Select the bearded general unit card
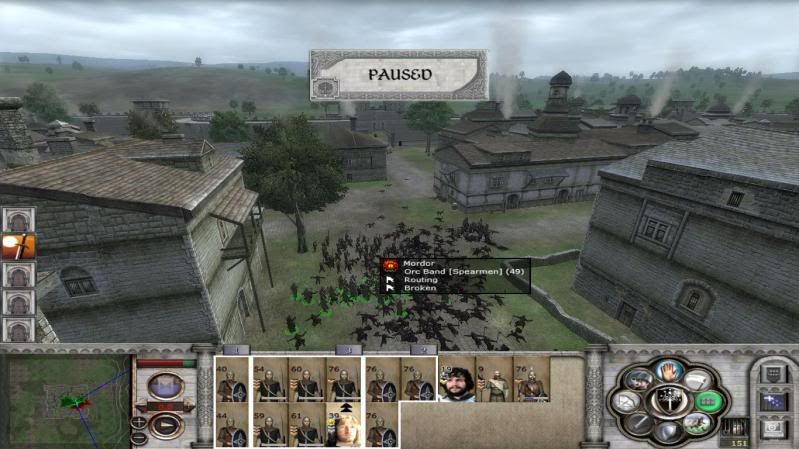Image resolution: width=799 pixels, height=449 pixels. click(457, 380)
